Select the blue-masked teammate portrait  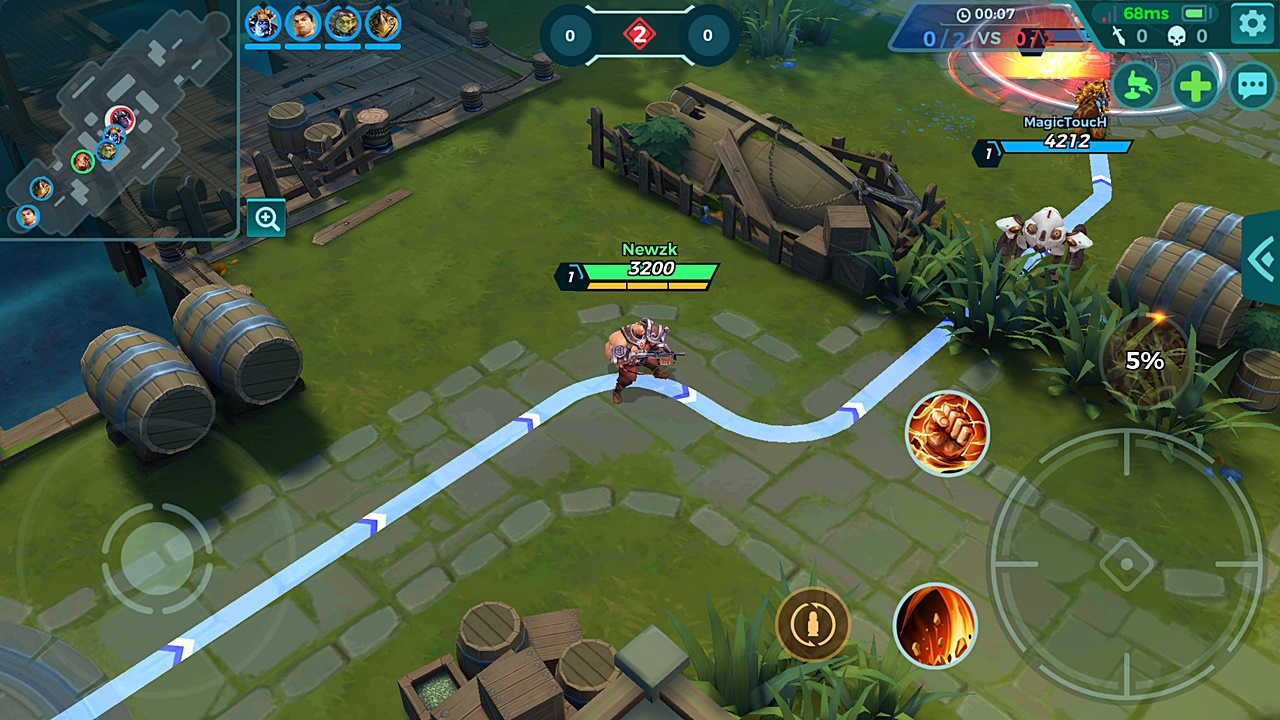(263, 23)
